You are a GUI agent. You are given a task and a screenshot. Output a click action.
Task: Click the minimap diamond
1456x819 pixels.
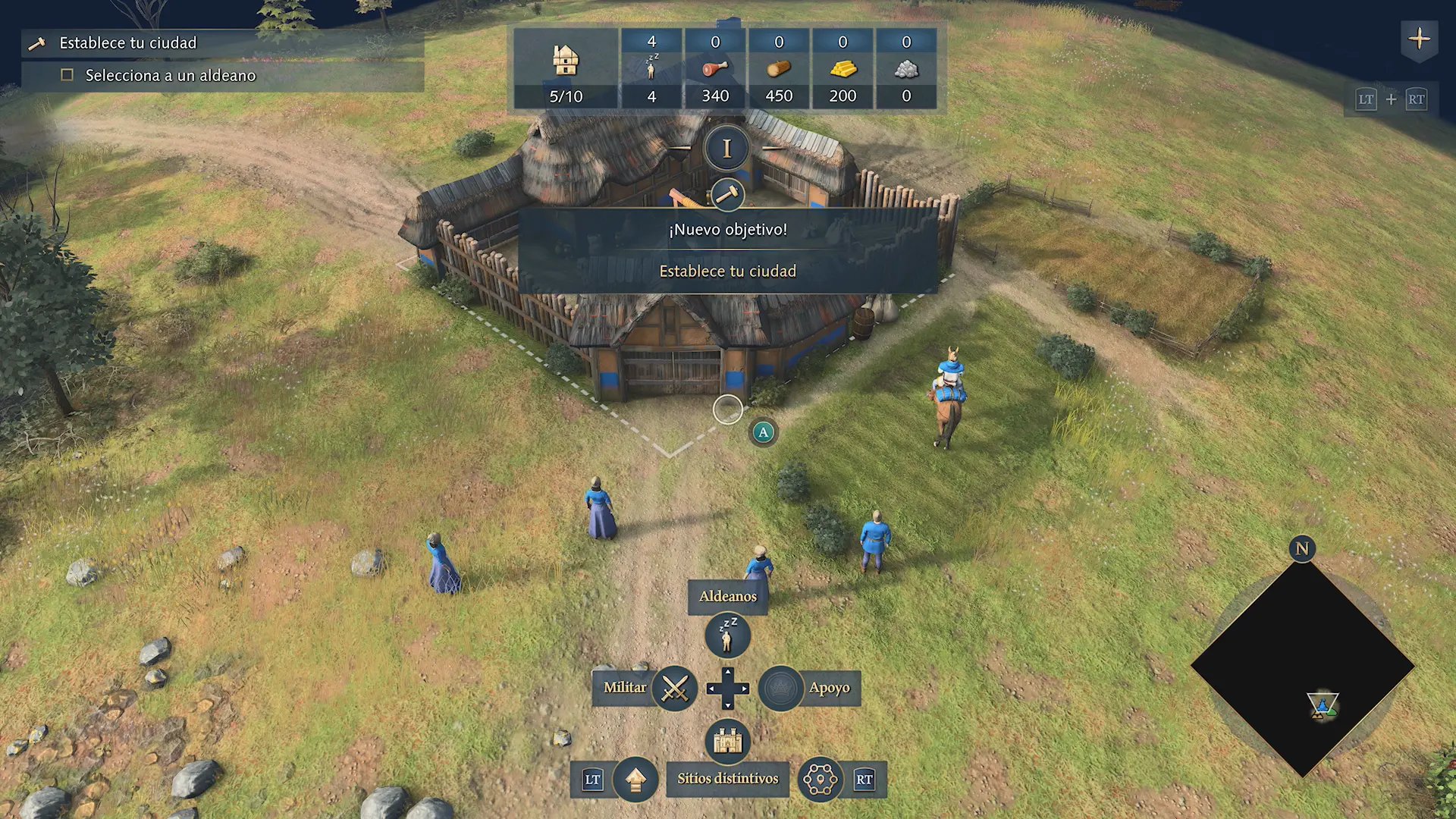click(1302, 667)
